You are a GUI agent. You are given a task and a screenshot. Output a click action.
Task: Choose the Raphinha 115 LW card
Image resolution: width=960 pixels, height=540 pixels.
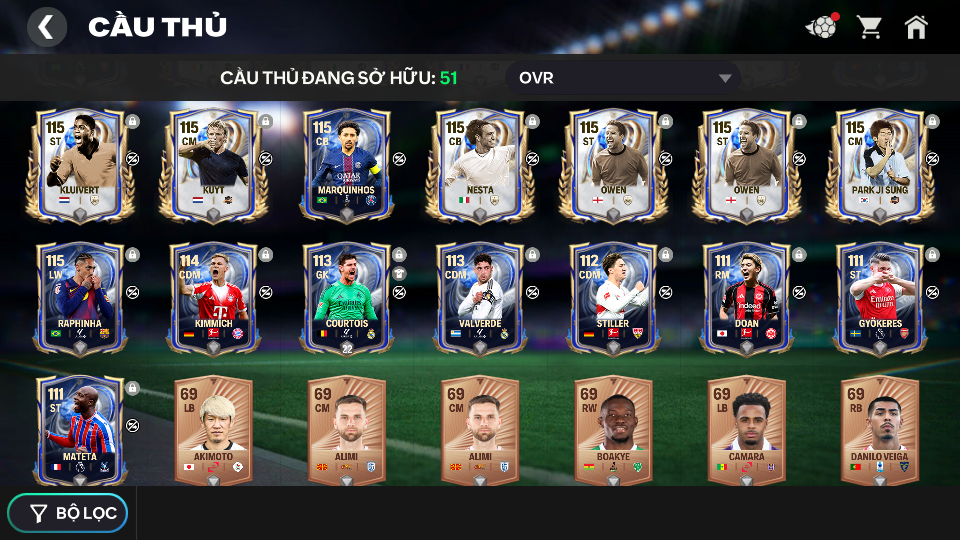coord(79,297)
